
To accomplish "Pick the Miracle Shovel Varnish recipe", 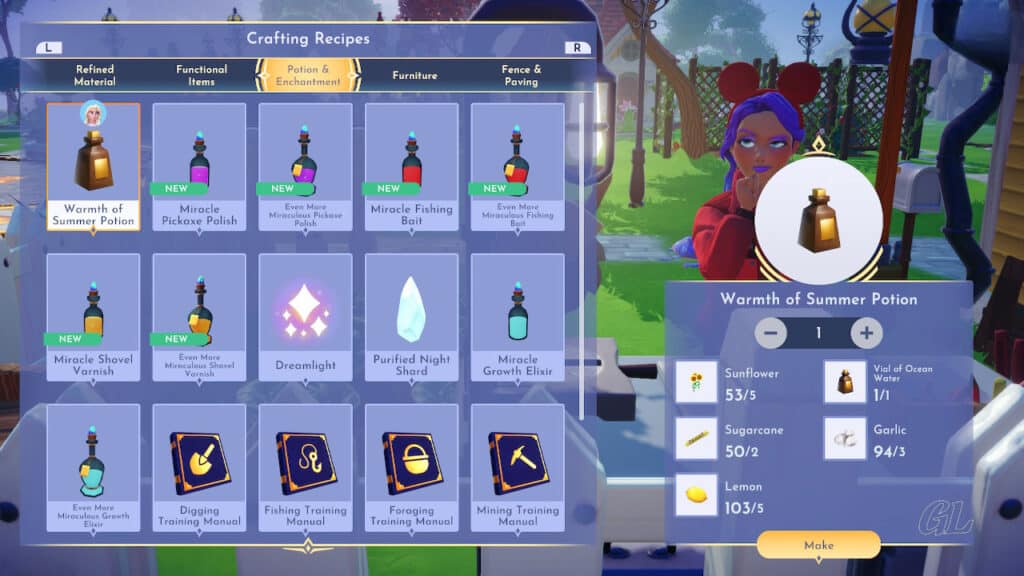I will [x=93, y=316].
